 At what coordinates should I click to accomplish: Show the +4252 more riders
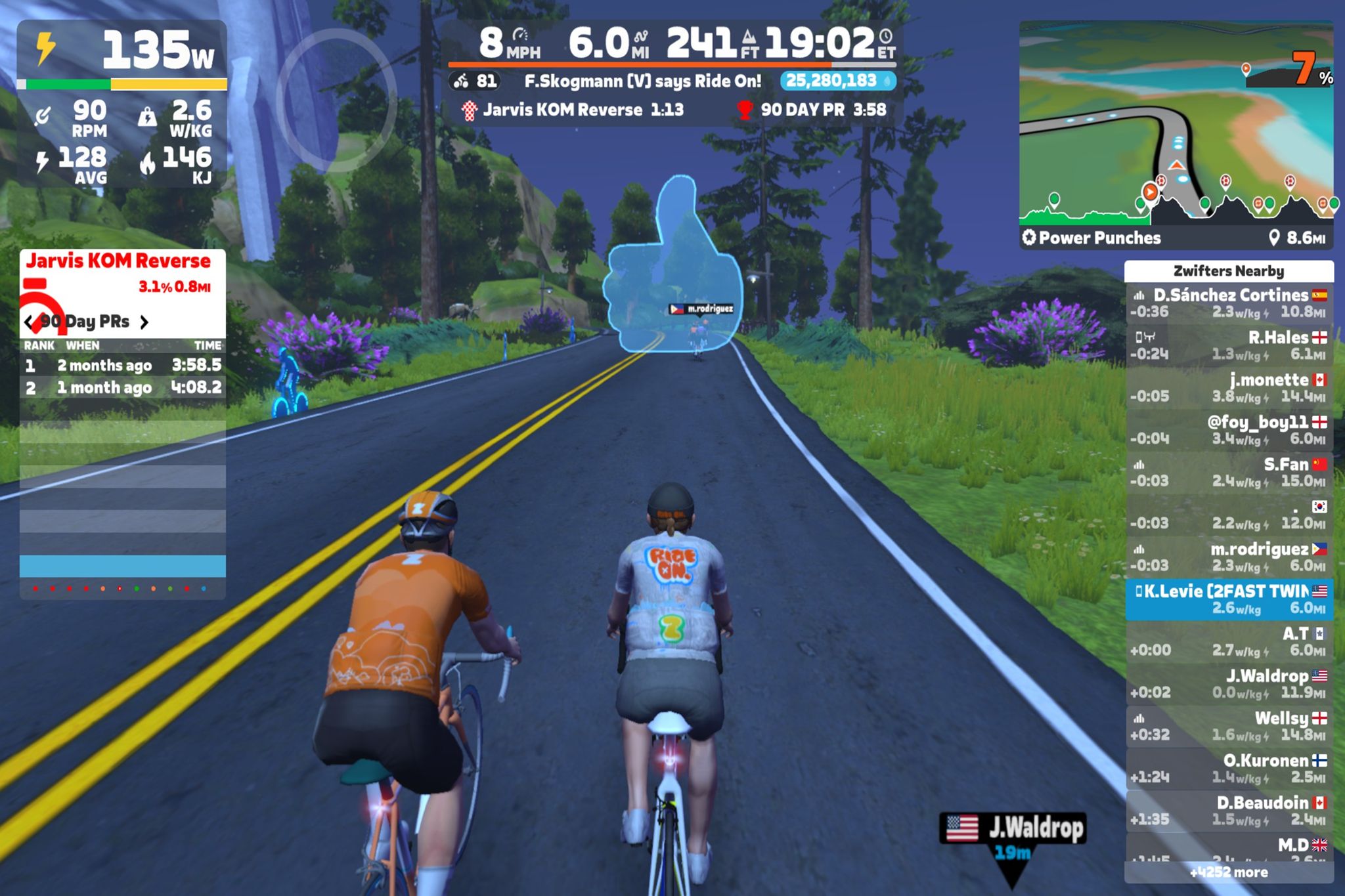(x=1228, y=872)
